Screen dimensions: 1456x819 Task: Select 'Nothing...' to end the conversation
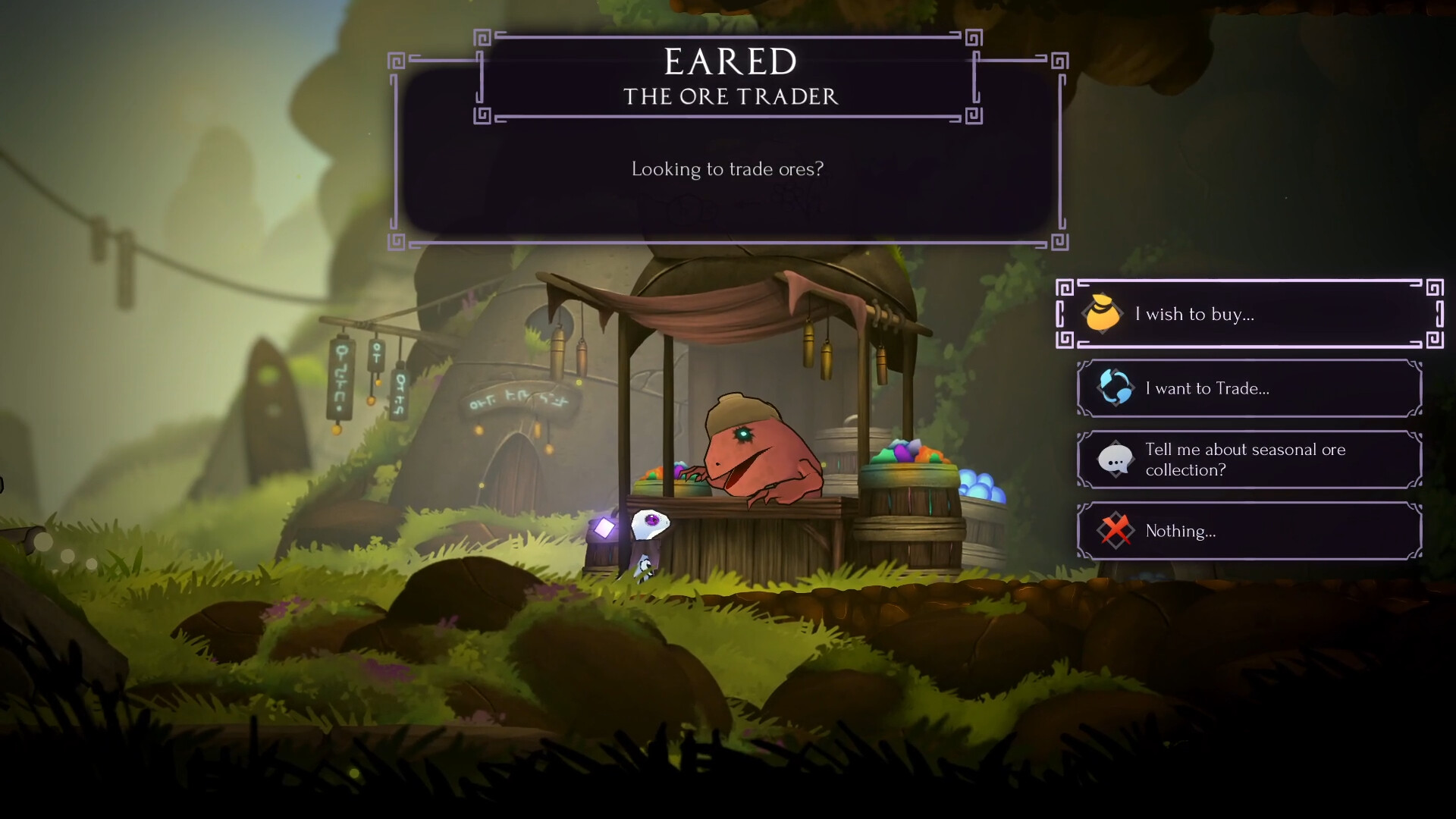pos(1248,531)
